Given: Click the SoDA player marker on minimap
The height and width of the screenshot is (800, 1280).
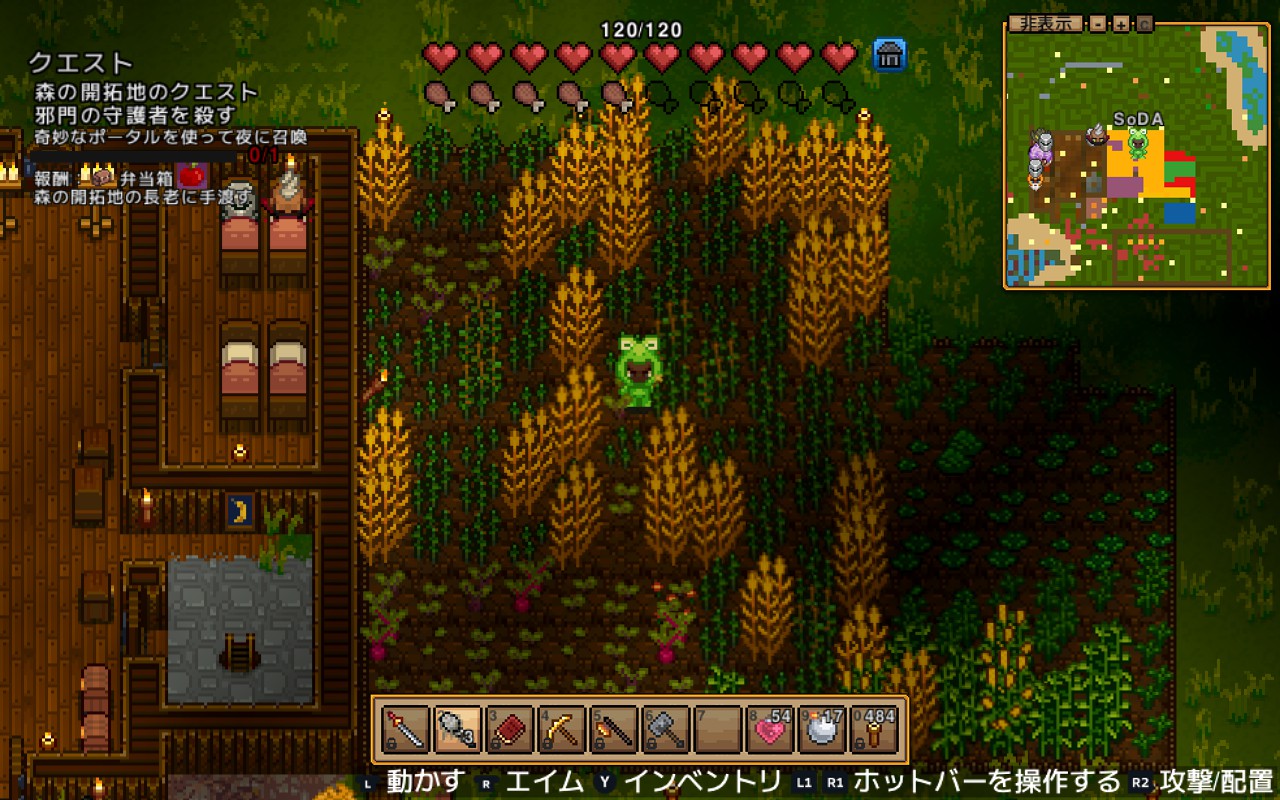Looking at the screenshot, I should click(1138, 143).
